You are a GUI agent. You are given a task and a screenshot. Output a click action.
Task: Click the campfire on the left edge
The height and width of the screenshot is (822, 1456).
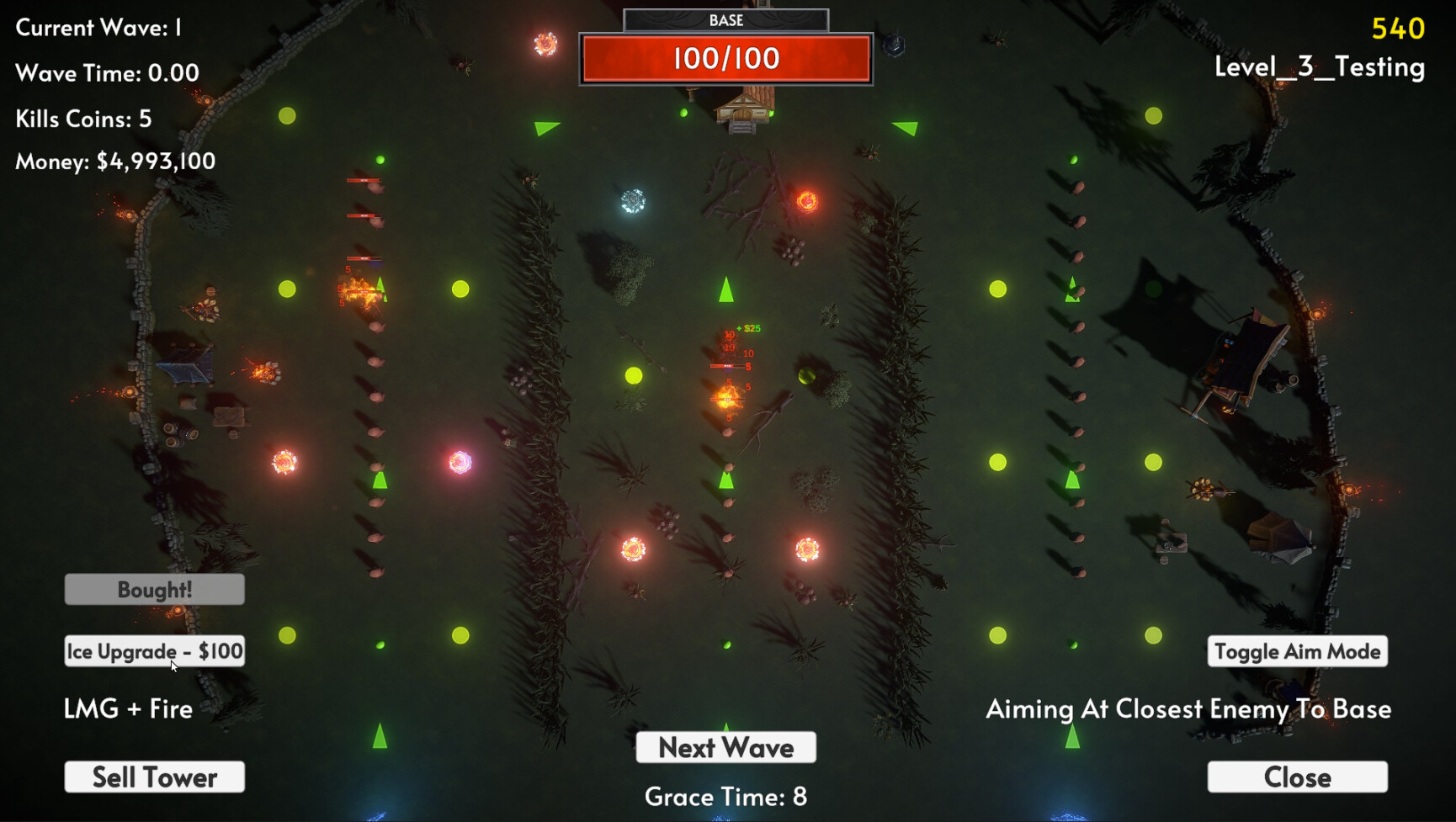[x=261, y=370]
